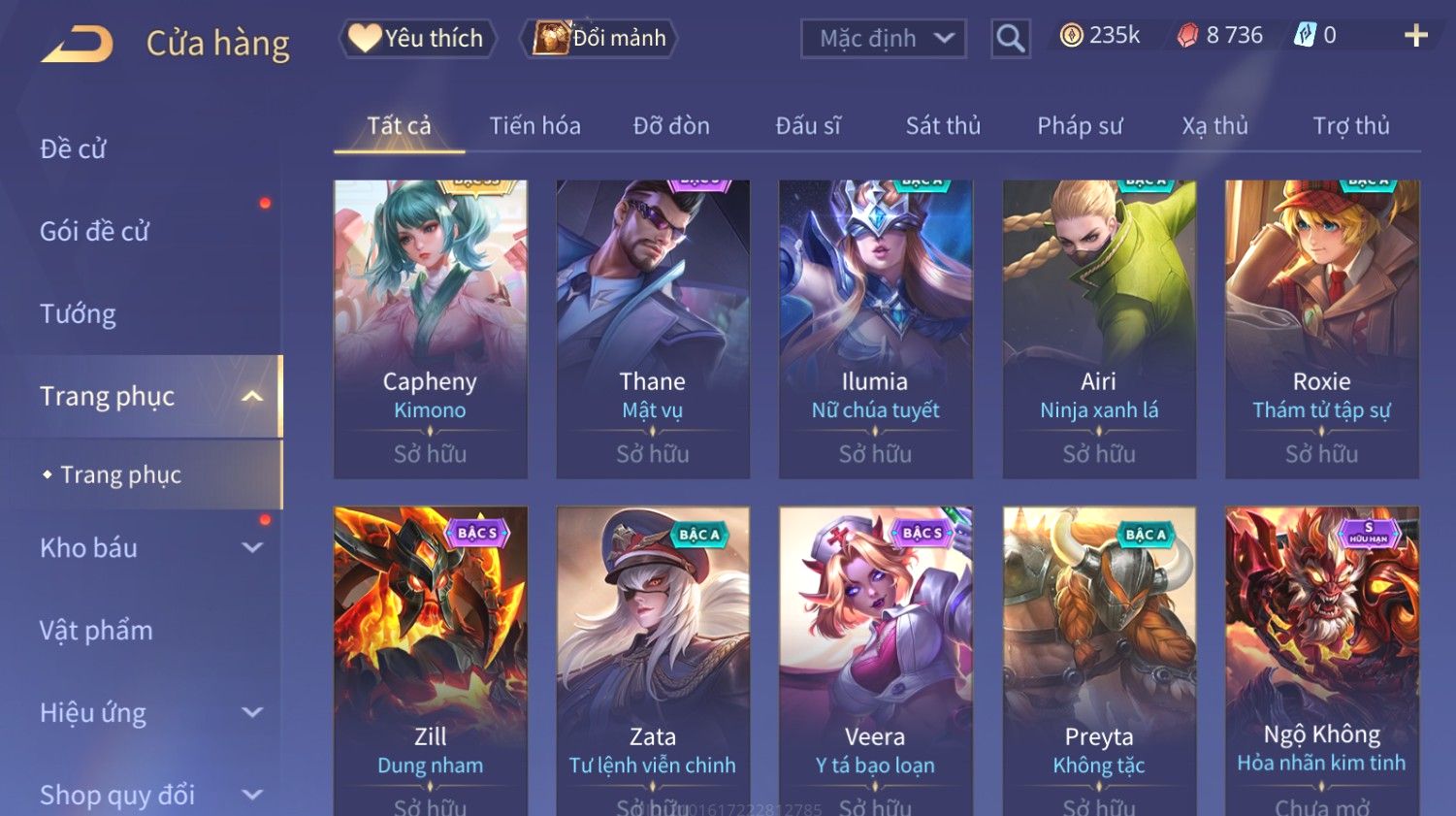The image size is (1456, 816).
Task: Open the Đổi mảnh exchange
Action: (600, 38)
